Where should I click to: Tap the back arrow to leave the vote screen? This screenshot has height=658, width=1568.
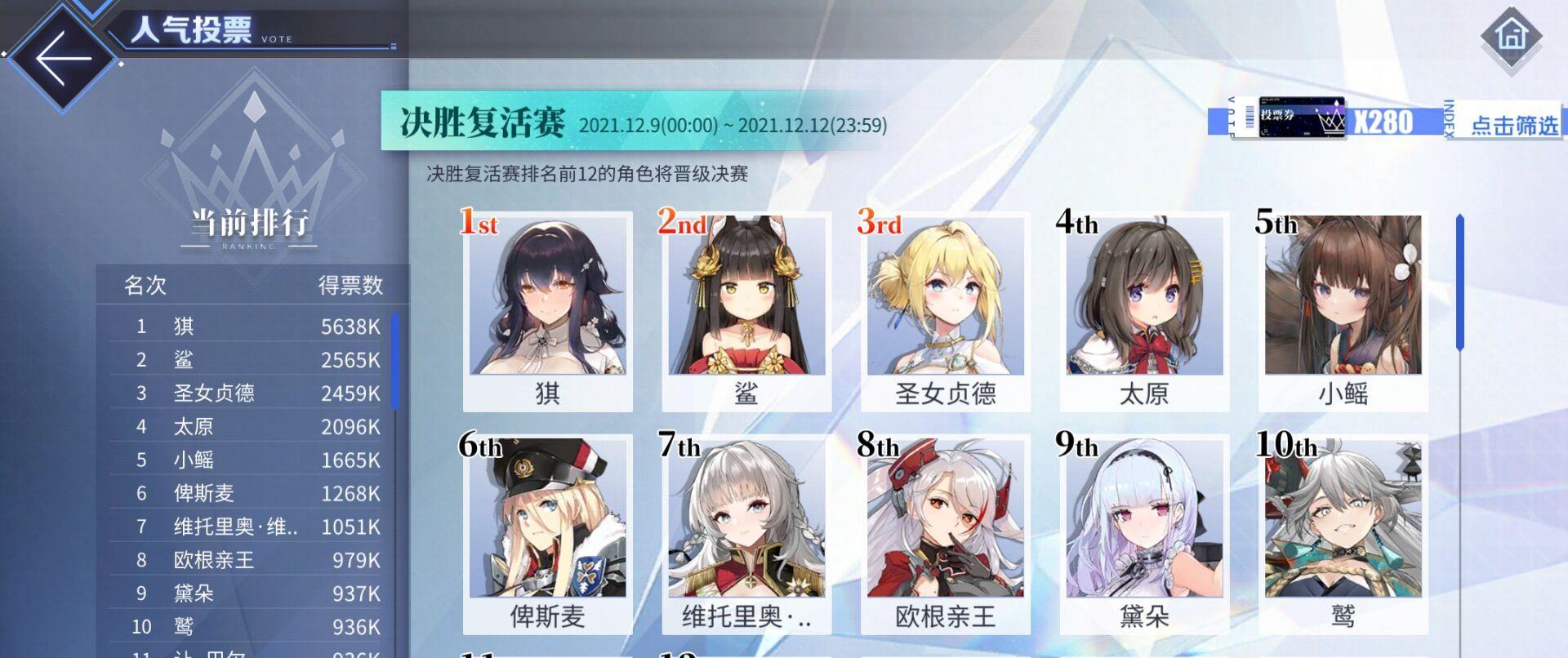click(x=61, y=56)
